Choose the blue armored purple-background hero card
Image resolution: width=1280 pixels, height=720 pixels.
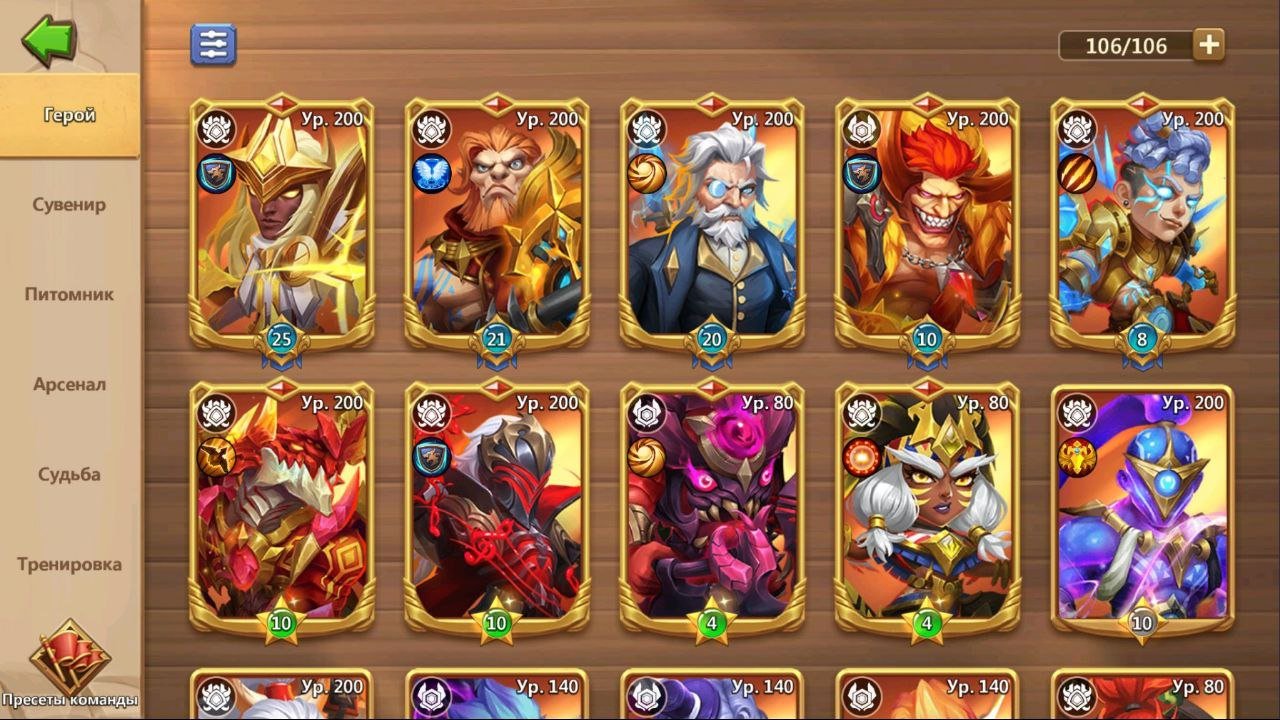coord(1142,510)
